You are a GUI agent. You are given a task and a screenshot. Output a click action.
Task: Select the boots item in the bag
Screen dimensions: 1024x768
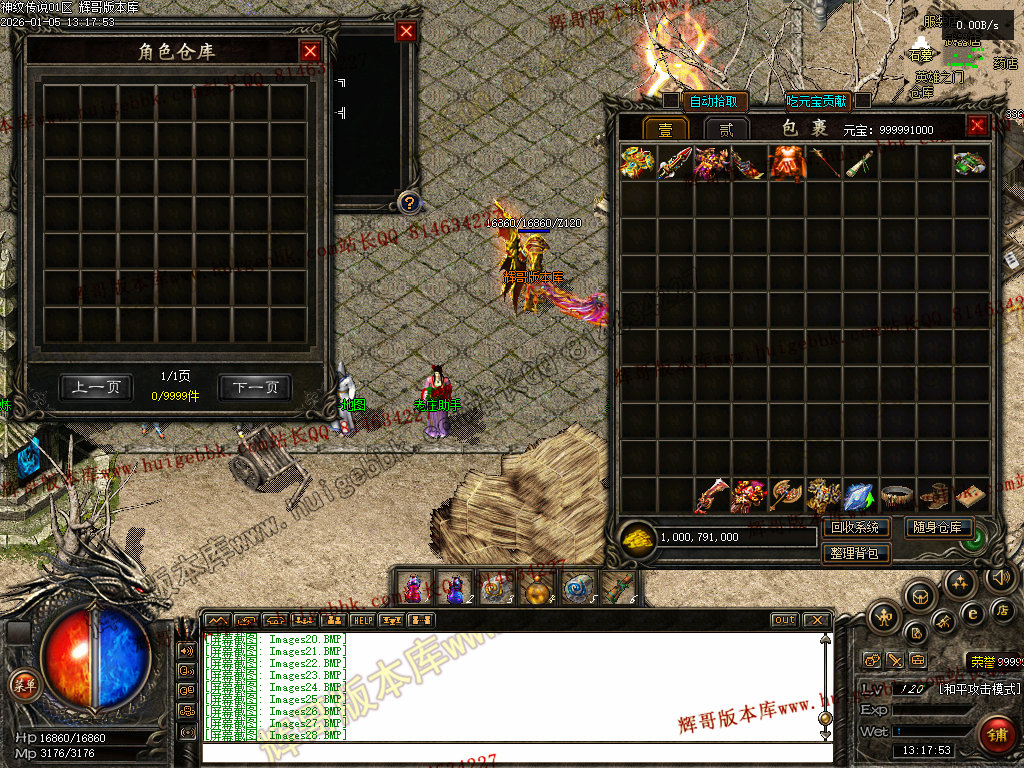coord(933,495)
